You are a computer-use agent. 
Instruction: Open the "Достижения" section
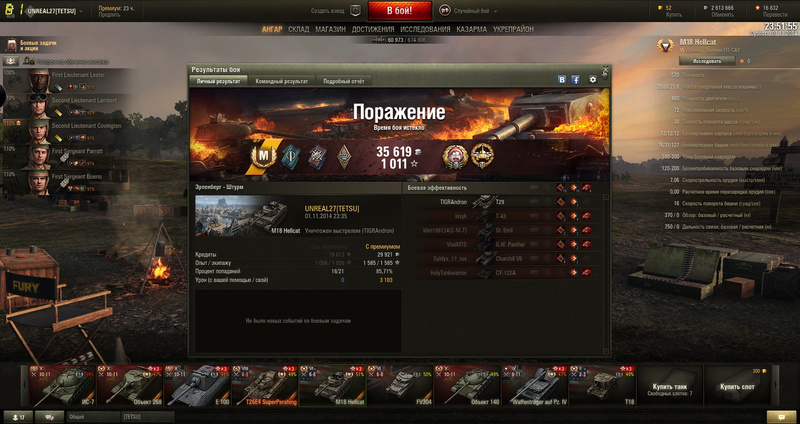coord(372,29)
